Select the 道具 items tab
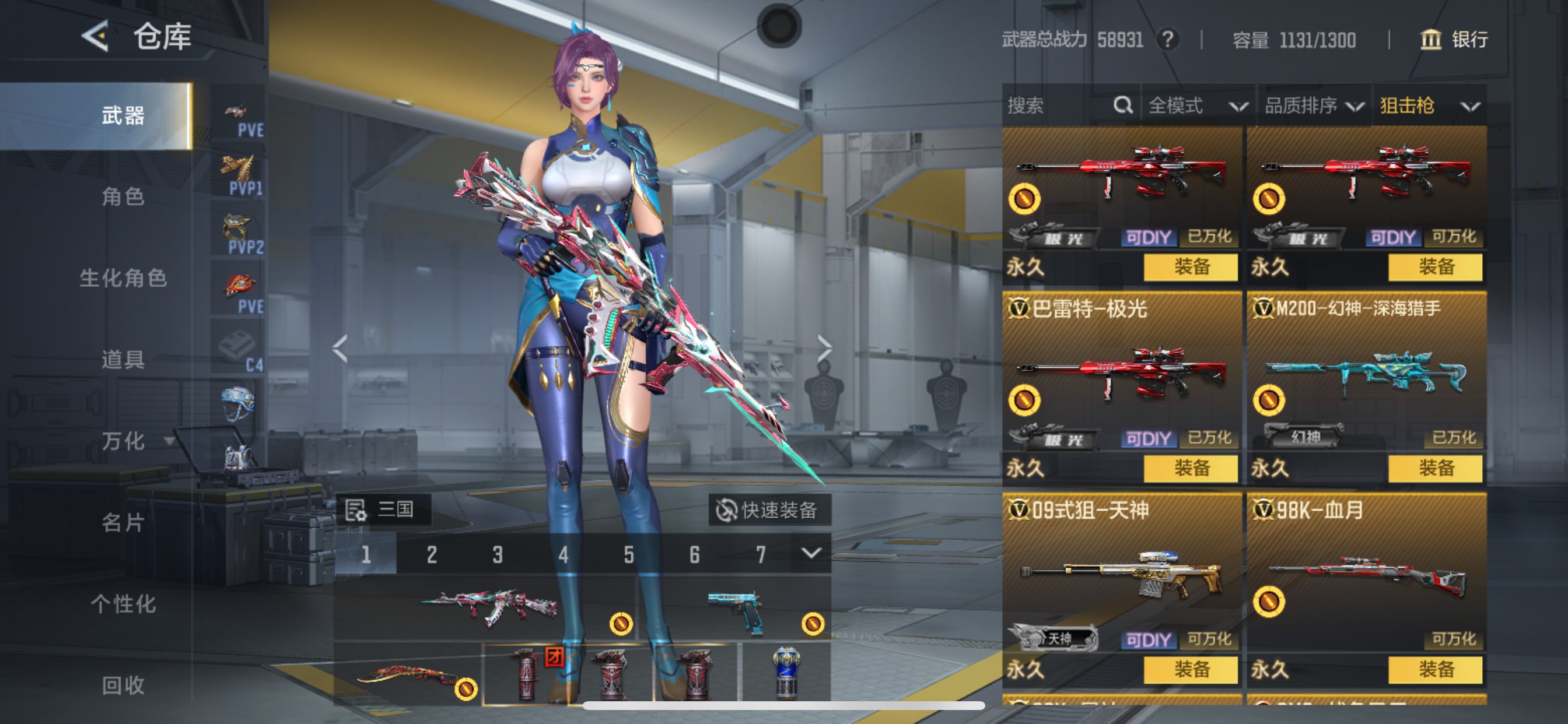The image size is (1568, 724). (x=123, y=360)
